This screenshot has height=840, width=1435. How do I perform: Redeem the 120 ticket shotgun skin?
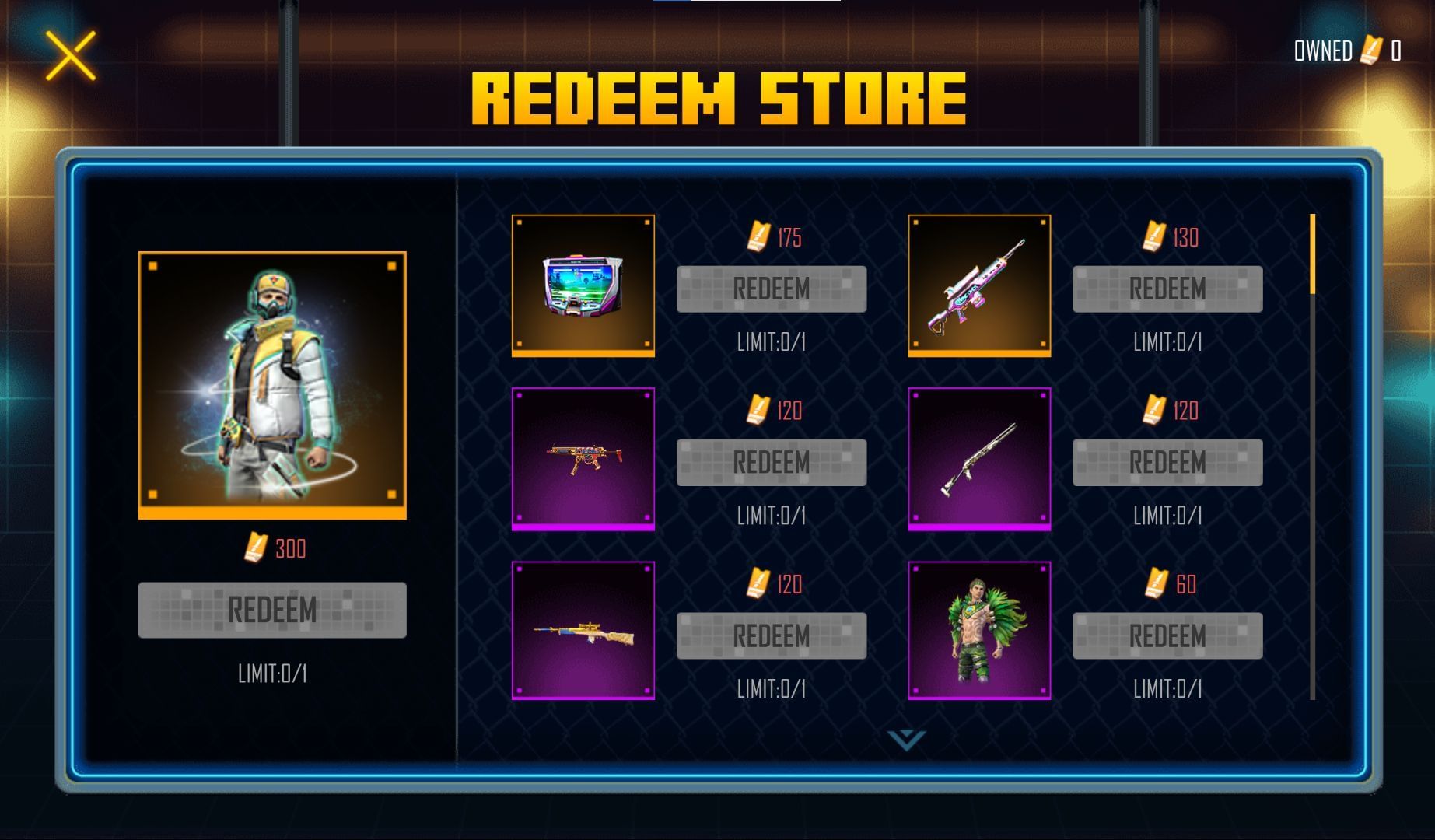tap(1165, 461)
